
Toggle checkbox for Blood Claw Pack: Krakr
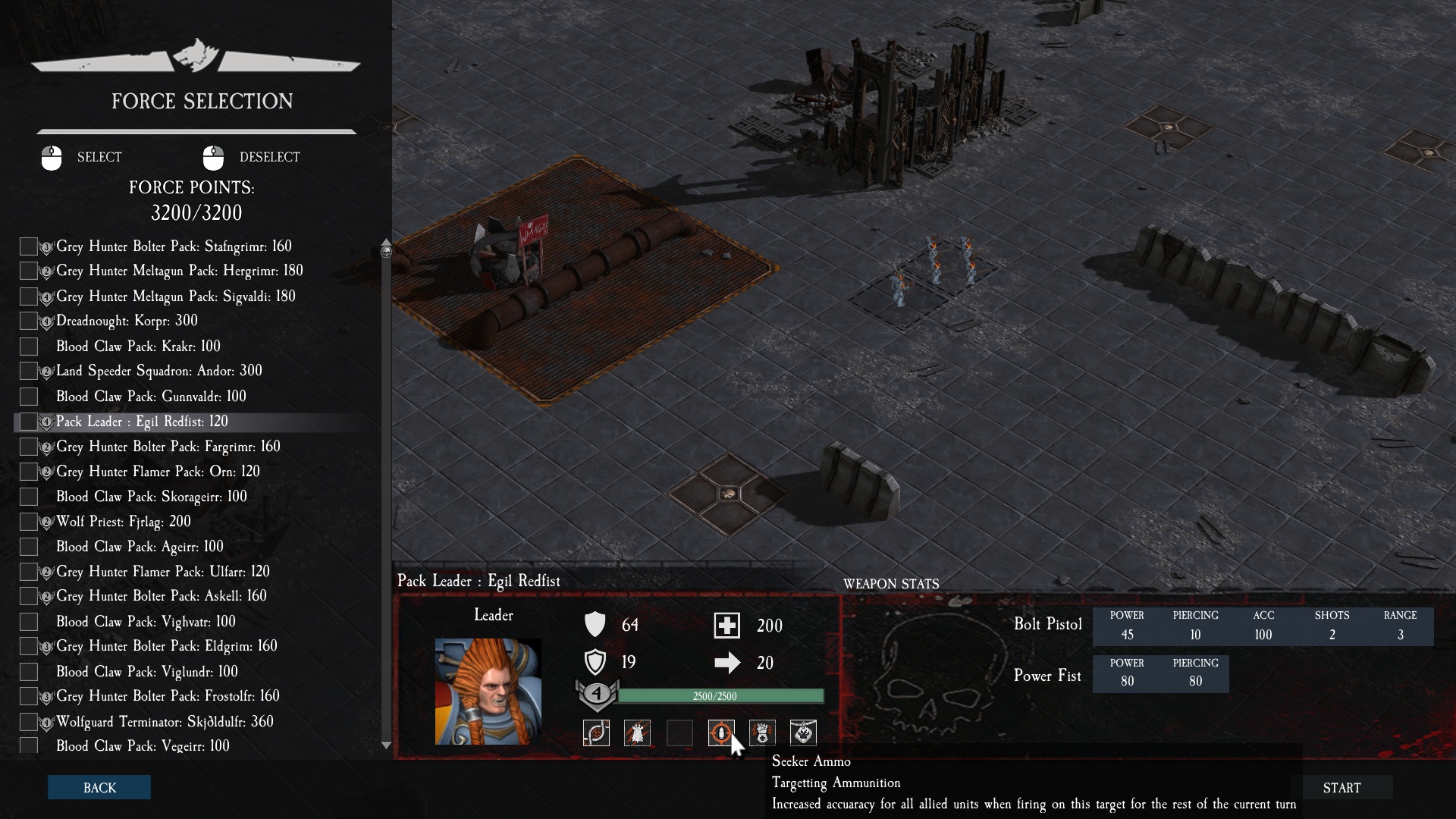[x=29, y=347]
